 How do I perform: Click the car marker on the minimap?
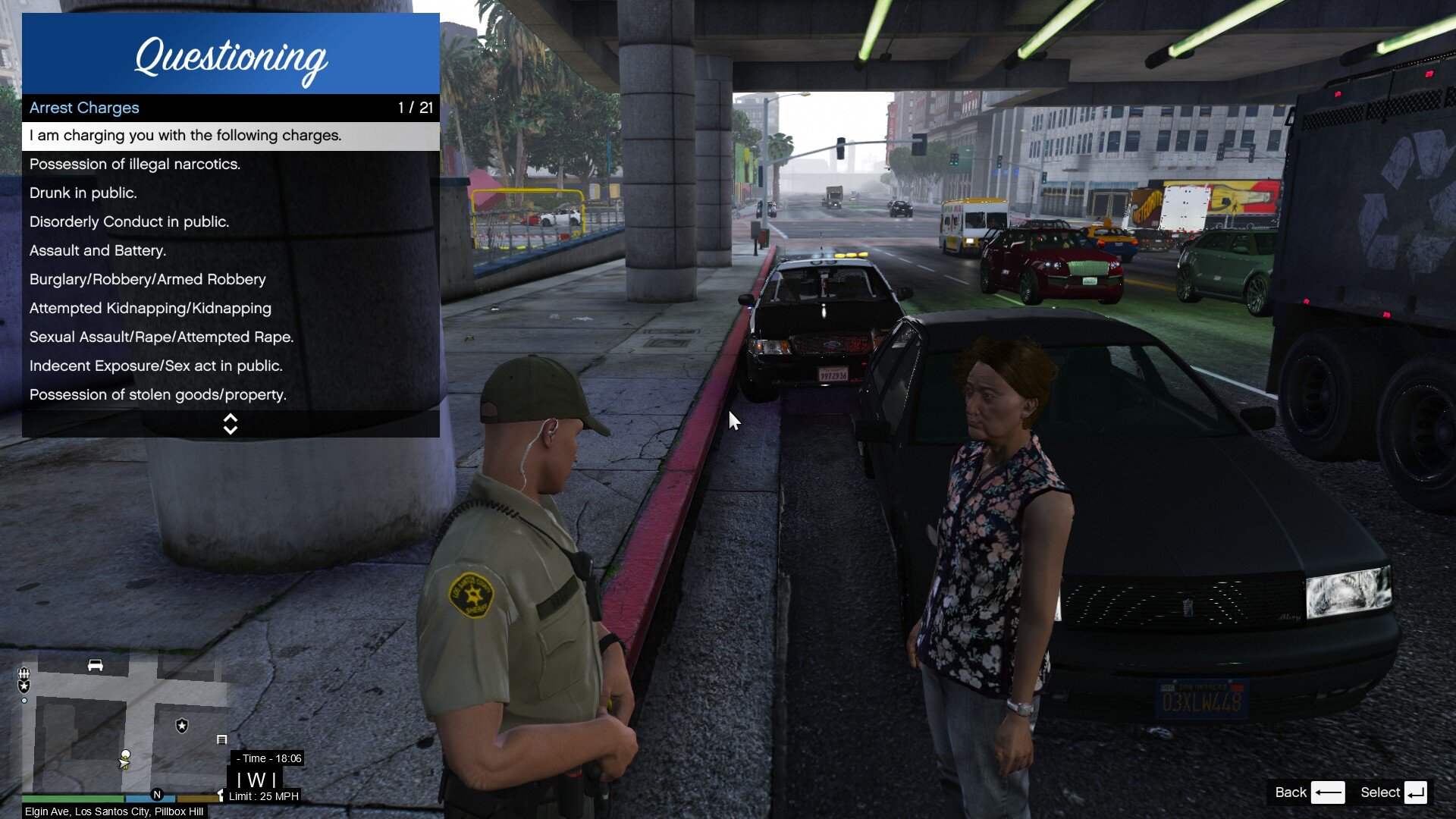click(95, 665)
